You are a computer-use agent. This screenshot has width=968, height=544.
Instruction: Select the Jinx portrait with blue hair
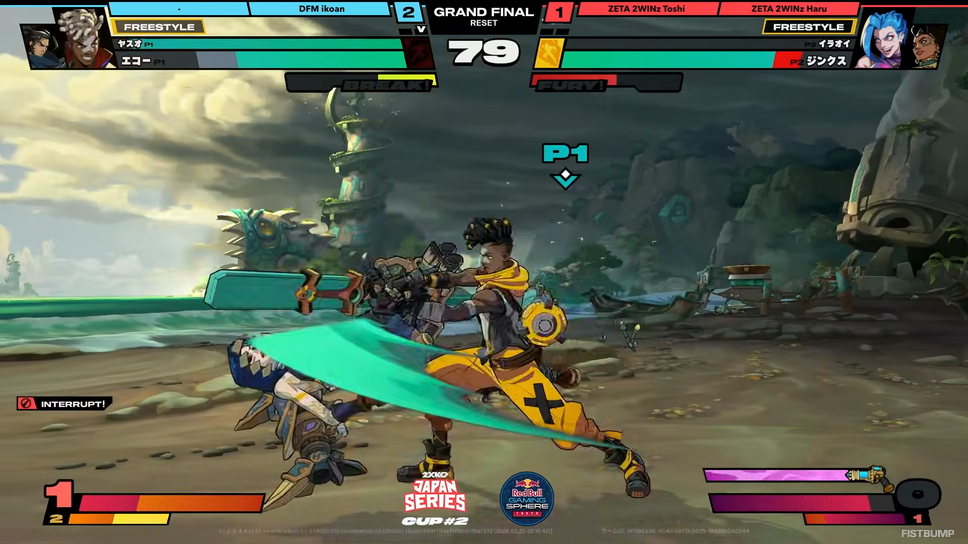tap(882, 38)
